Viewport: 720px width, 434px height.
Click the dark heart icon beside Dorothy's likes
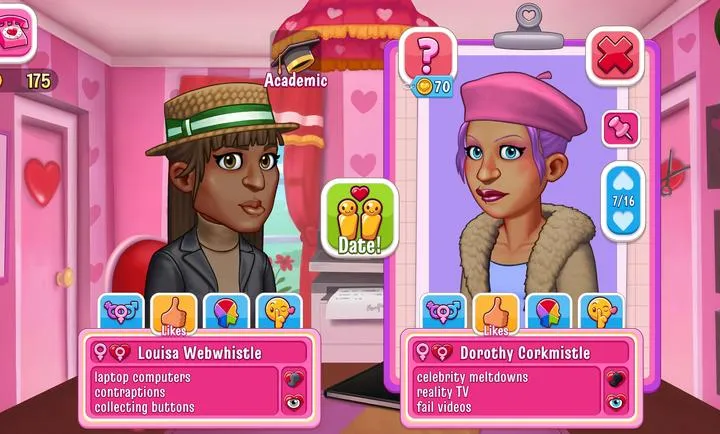coord(615,379)
